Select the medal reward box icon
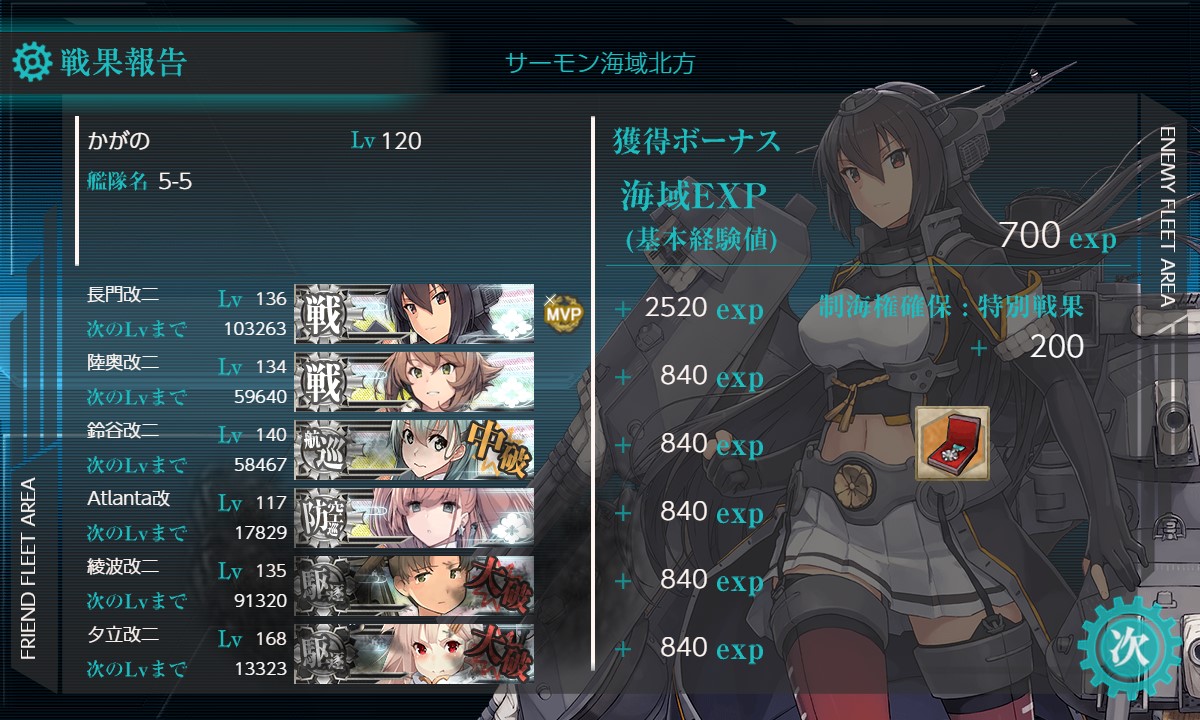This screenshot has height=720, width=1200. (x=952, y=444)
